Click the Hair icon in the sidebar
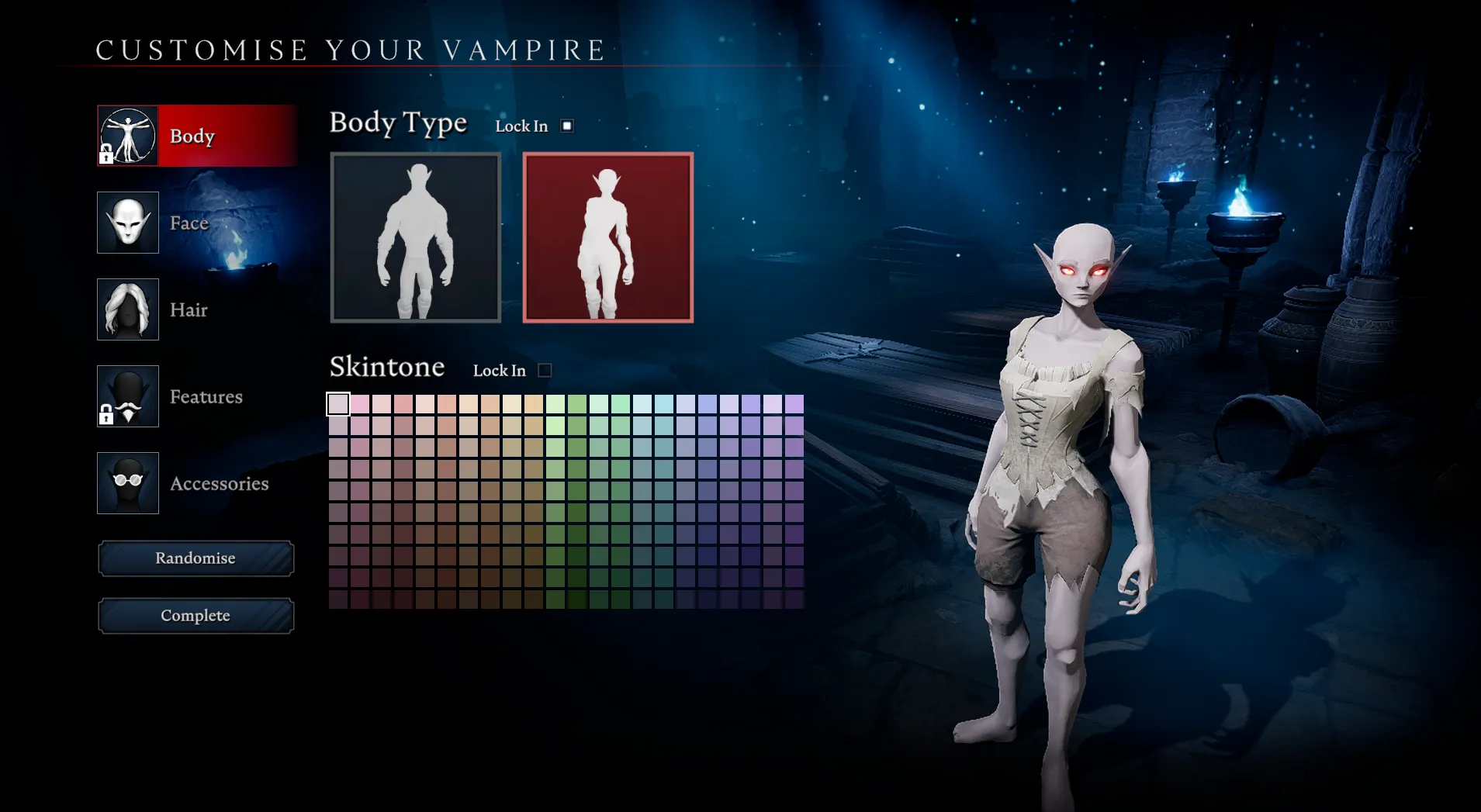 pyautogui.click(x=127, y=309)
